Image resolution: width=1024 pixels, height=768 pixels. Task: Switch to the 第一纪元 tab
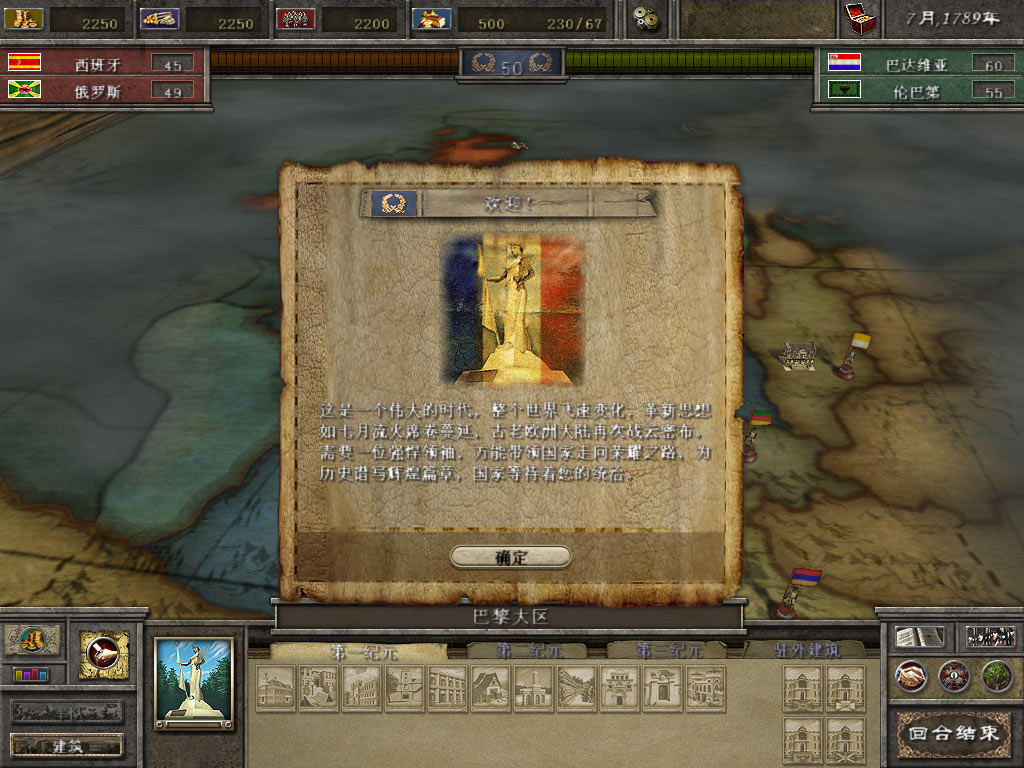coord(357,651)
